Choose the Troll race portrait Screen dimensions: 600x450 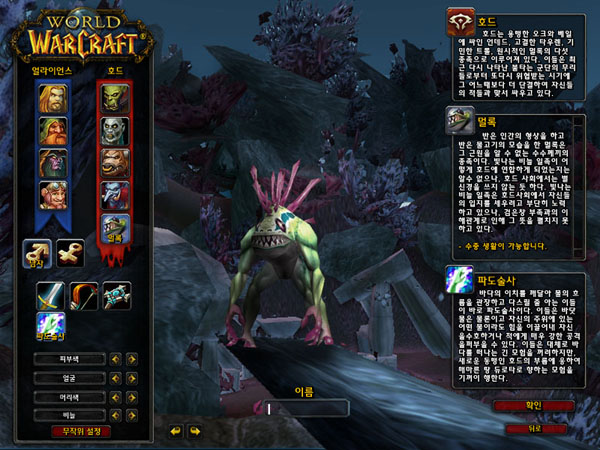113,195
